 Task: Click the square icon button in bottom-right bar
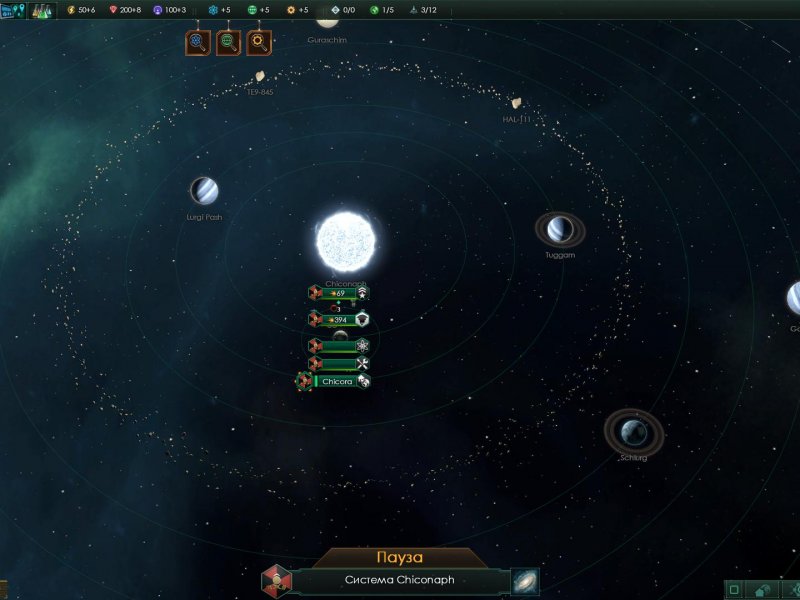point(735,590)
